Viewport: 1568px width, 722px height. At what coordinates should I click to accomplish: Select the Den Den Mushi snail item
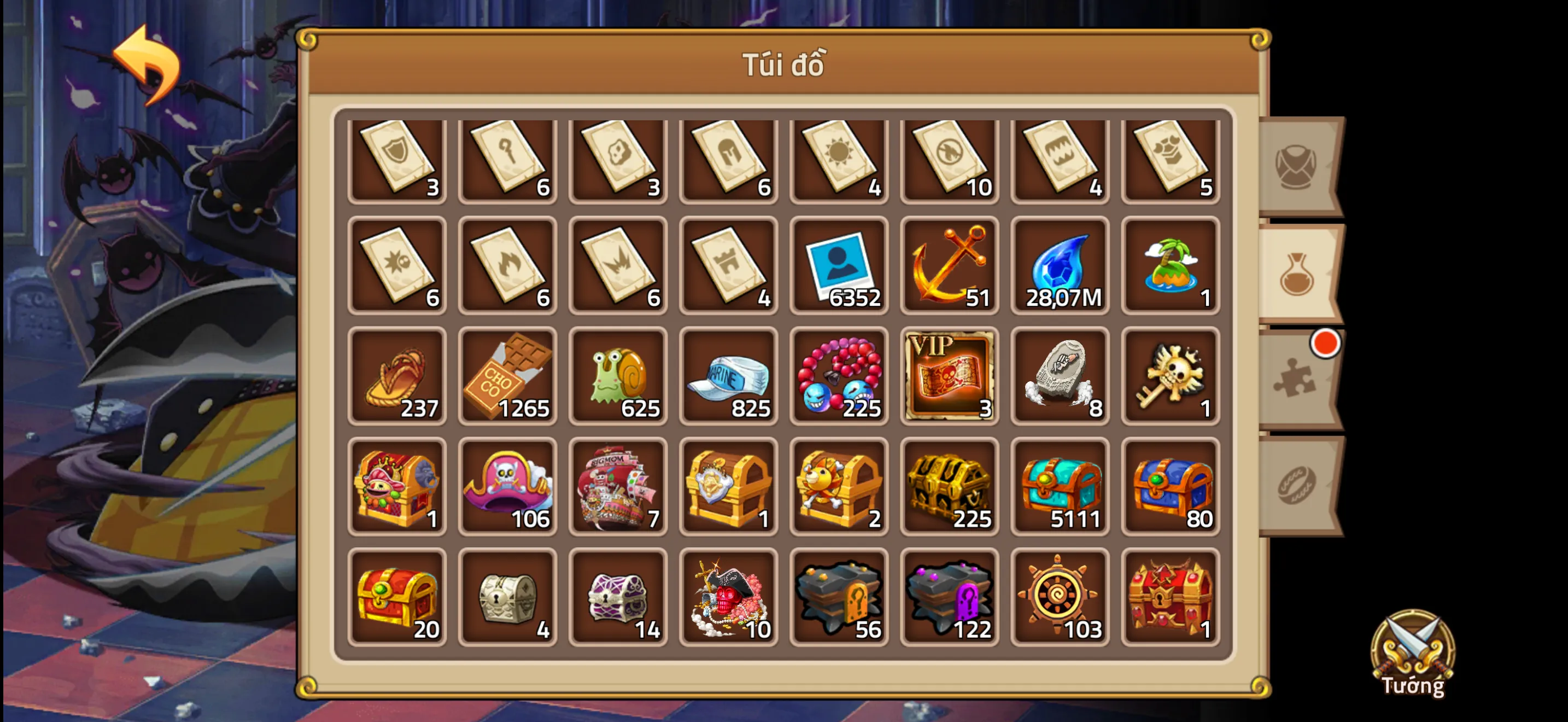(x=618, y=376)
